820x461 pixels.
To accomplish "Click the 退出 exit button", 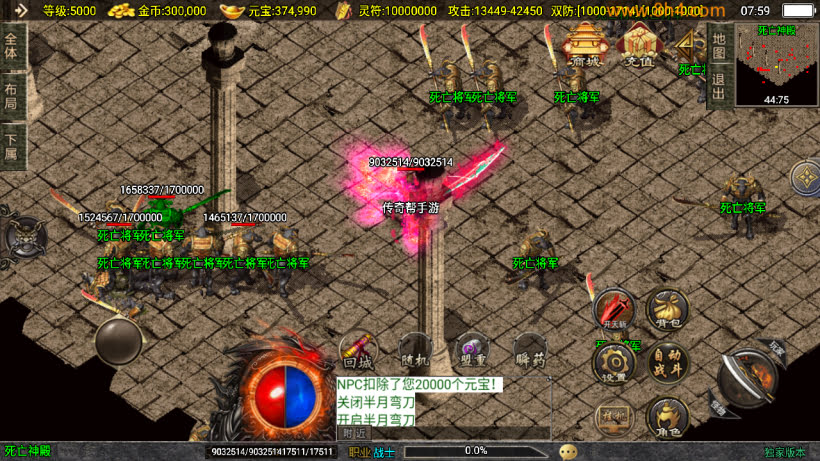I will tap(718, 86).
